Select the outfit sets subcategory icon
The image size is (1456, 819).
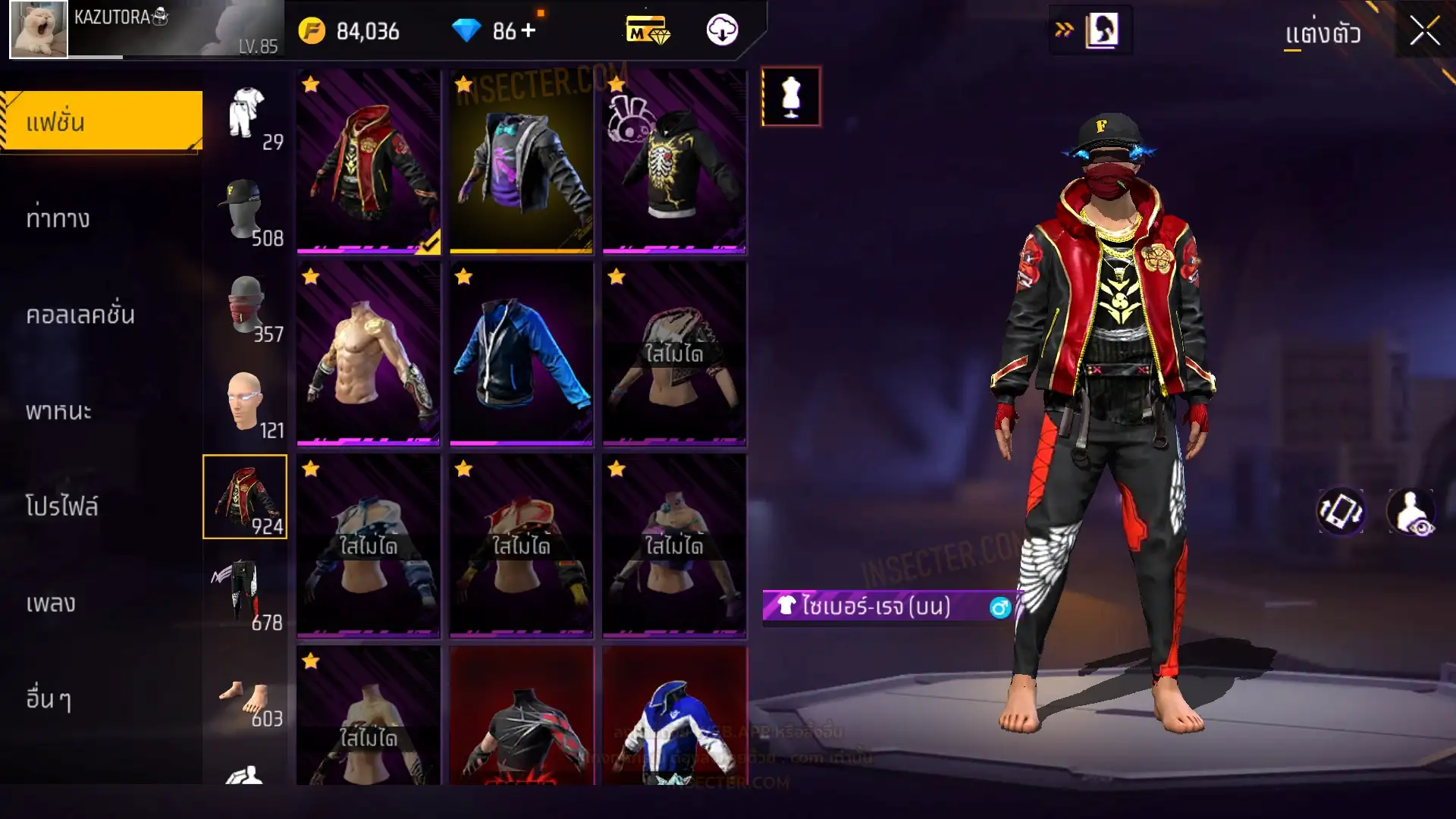click(246, 114)
